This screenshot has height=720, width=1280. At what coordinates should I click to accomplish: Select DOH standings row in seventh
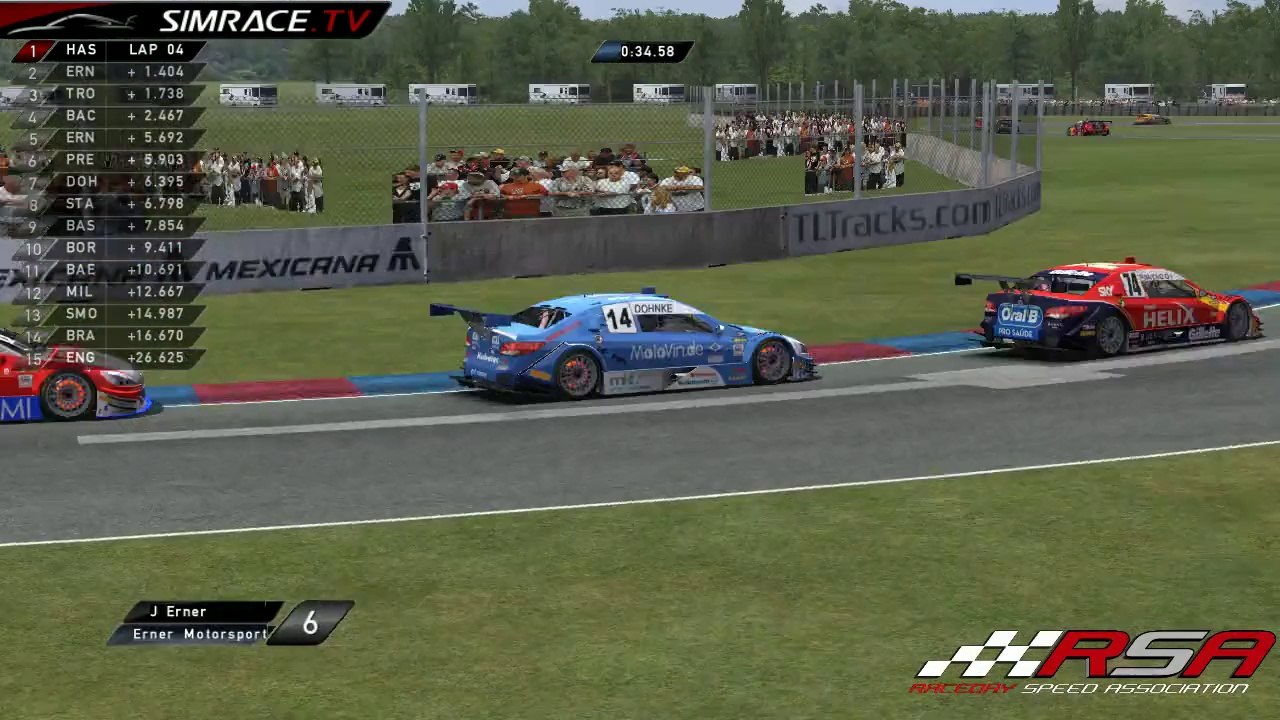[x=108, y=182]
